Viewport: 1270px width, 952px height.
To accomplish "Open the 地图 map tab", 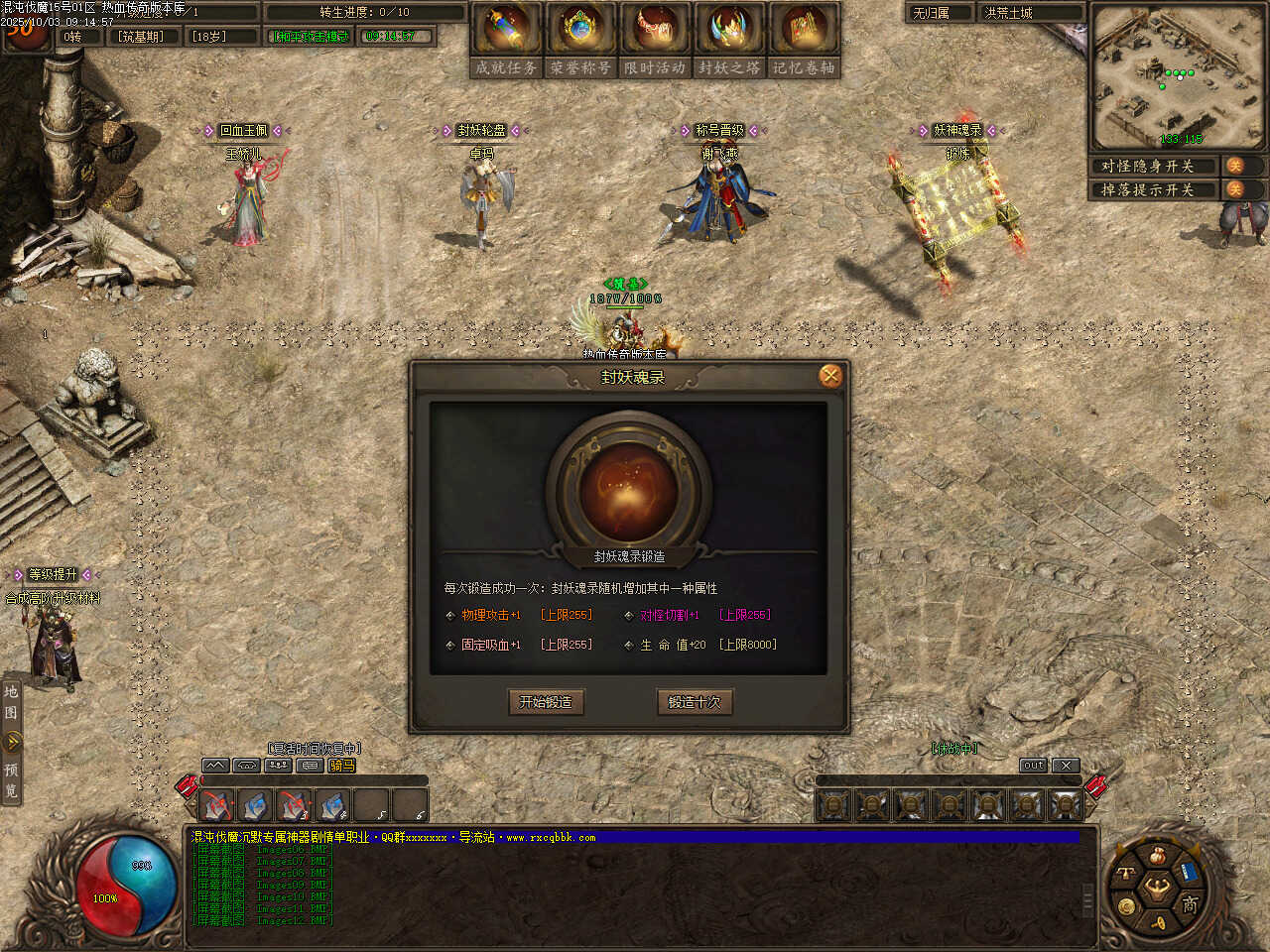I will tap(11, 702).
